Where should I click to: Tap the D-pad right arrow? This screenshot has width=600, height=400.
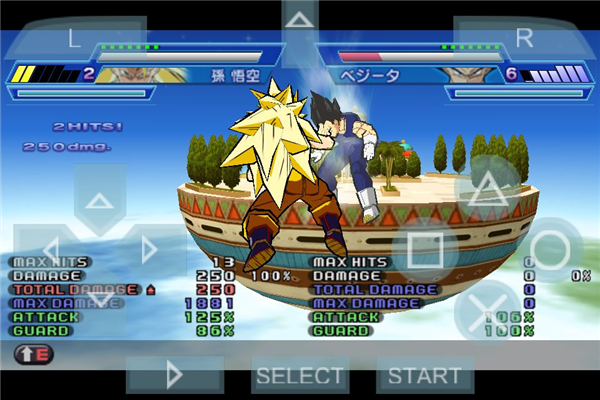click(x=149, y=249)
